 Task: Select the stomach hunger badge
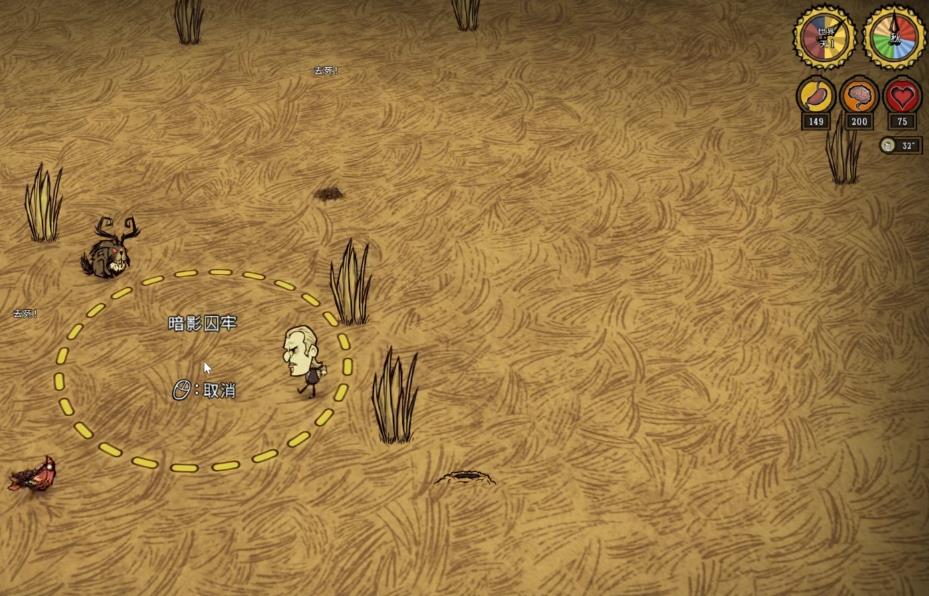[816, 96]
